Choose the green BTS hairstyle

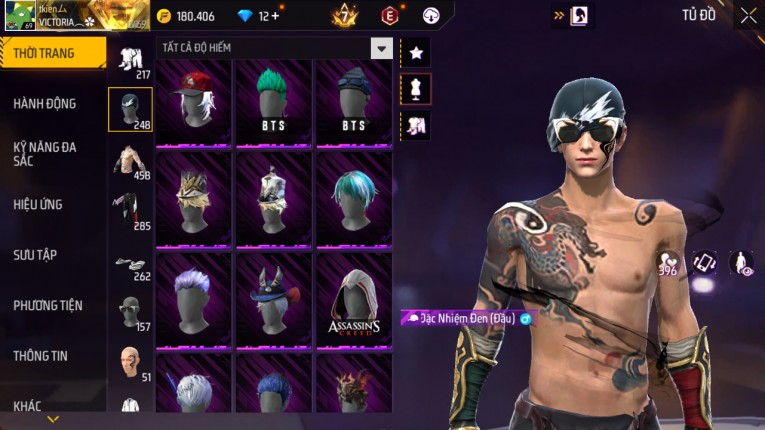point(274,102)
